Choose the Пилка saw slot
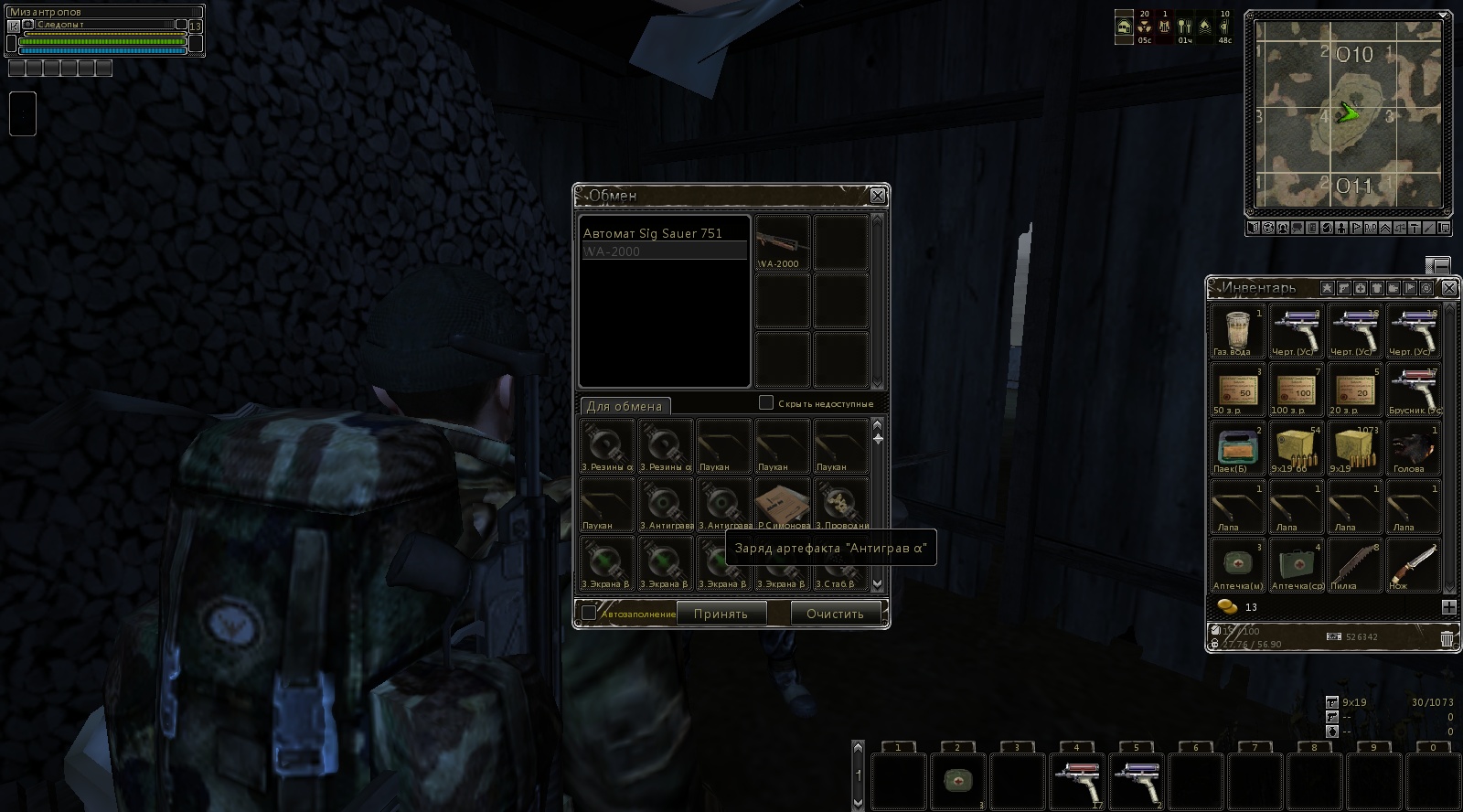1463x812 pixels. pyautogui.click(x=1354, y=565)
